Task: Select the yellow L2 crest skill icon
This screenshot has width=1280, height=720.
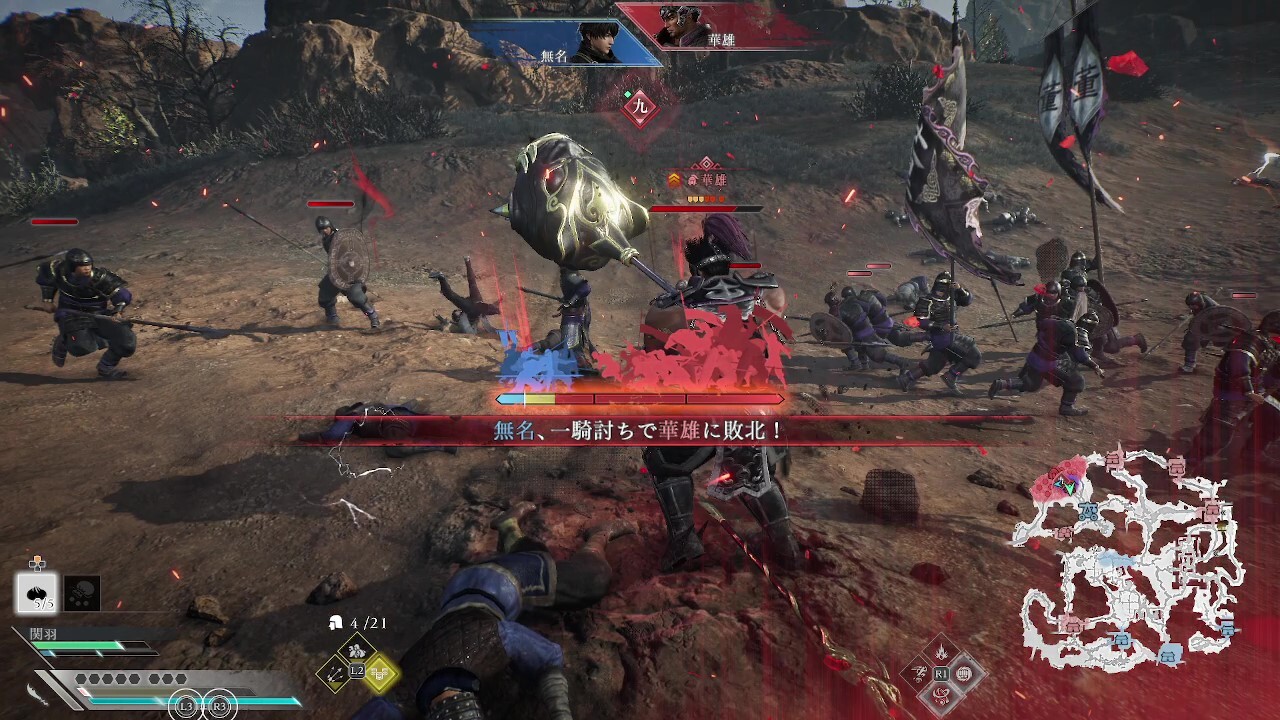Action: [381, 674]
